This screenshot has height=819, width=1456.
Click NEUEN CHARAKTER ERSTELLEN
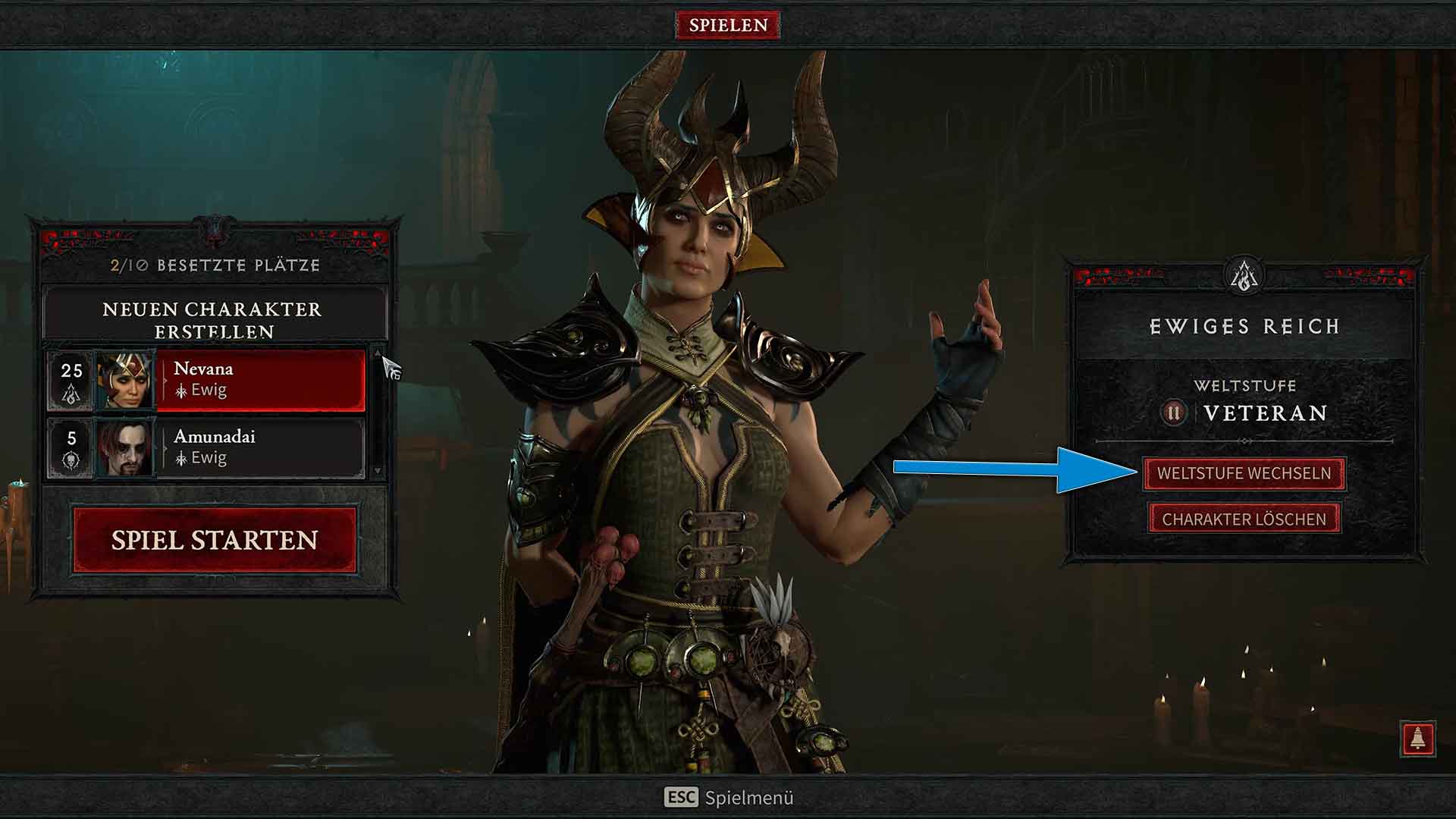pyautogui.click(x=212, y=320)
